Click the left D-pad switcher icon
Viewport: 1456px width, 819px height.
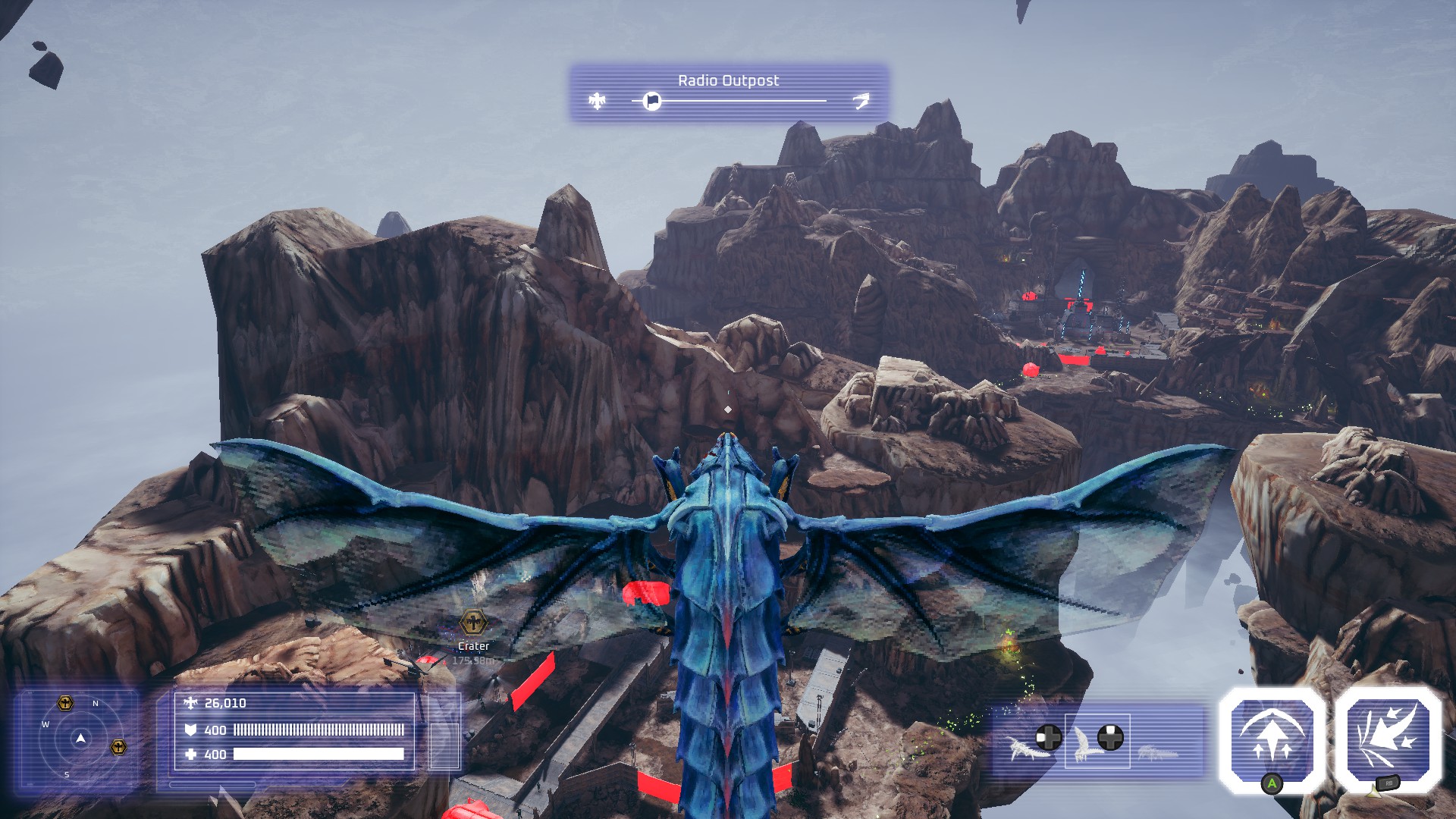coord(1048,736)
